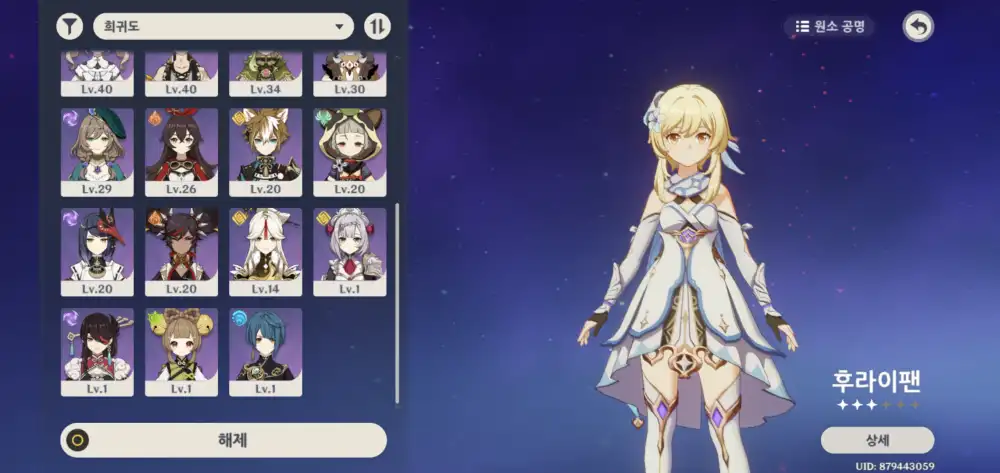This screenshot has height=473, width=1000.
Task: Select Xinyan's Pyro portrait
Action: (181, 250)
